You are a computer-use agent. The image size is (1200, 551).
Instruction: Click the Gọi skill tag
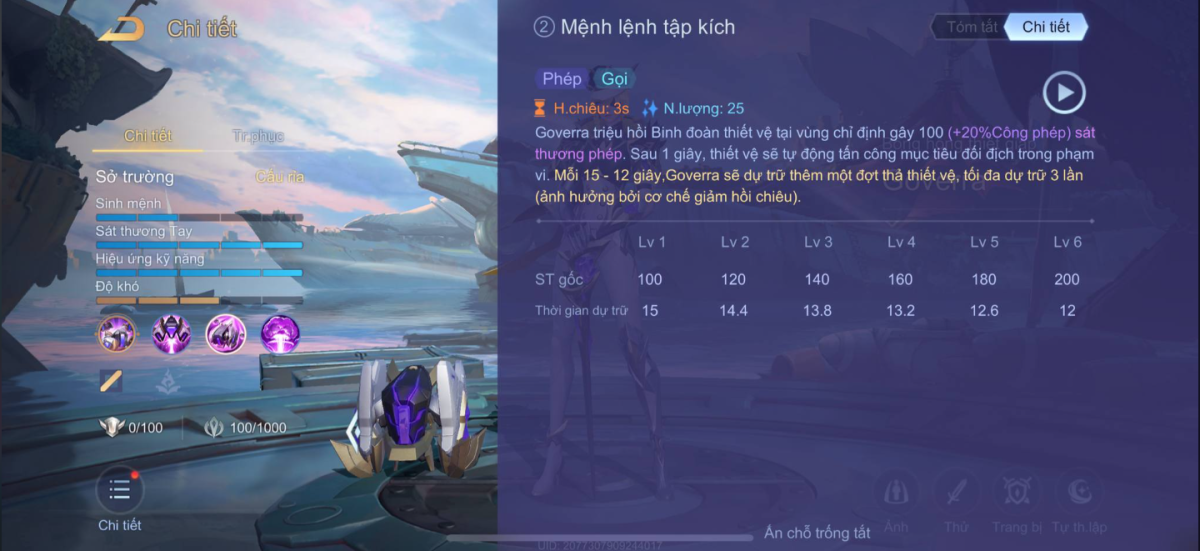point(614,79)
